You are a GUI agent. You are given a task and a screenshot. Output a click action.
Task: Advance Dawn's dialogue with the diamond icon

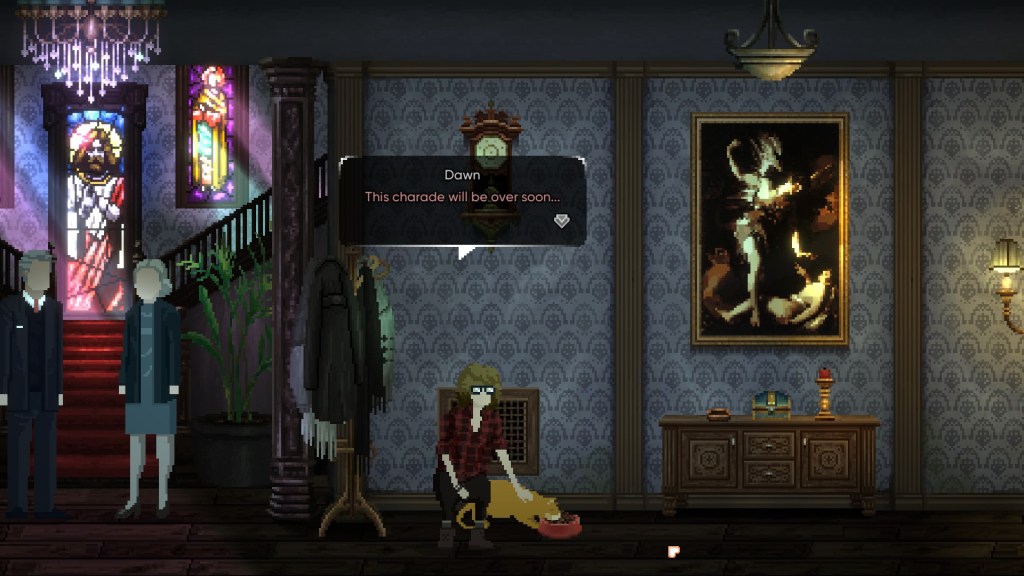point(561,221)
